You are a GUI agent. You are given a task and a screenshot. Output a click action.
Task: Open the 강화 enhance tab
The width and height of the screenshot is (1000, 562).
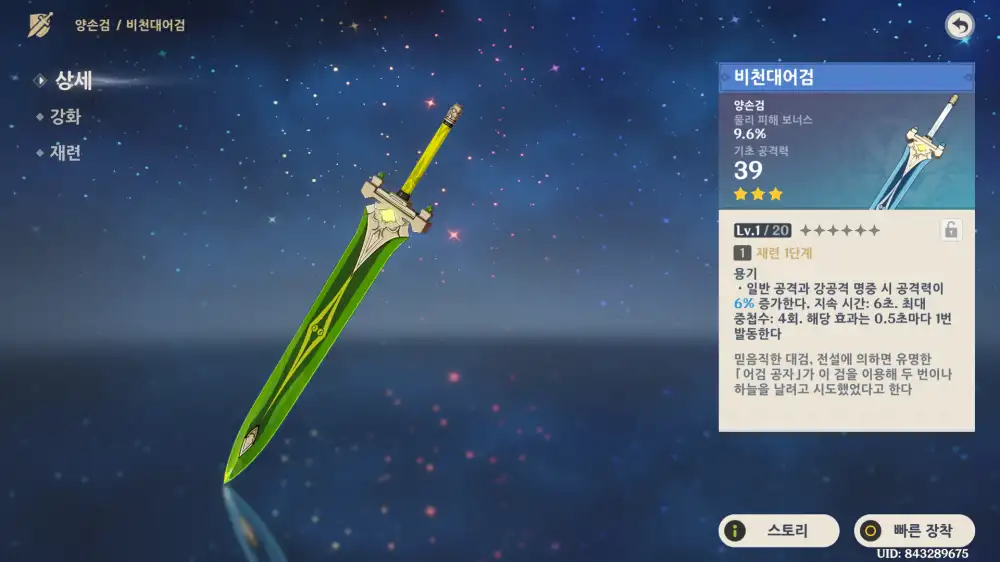65,117
